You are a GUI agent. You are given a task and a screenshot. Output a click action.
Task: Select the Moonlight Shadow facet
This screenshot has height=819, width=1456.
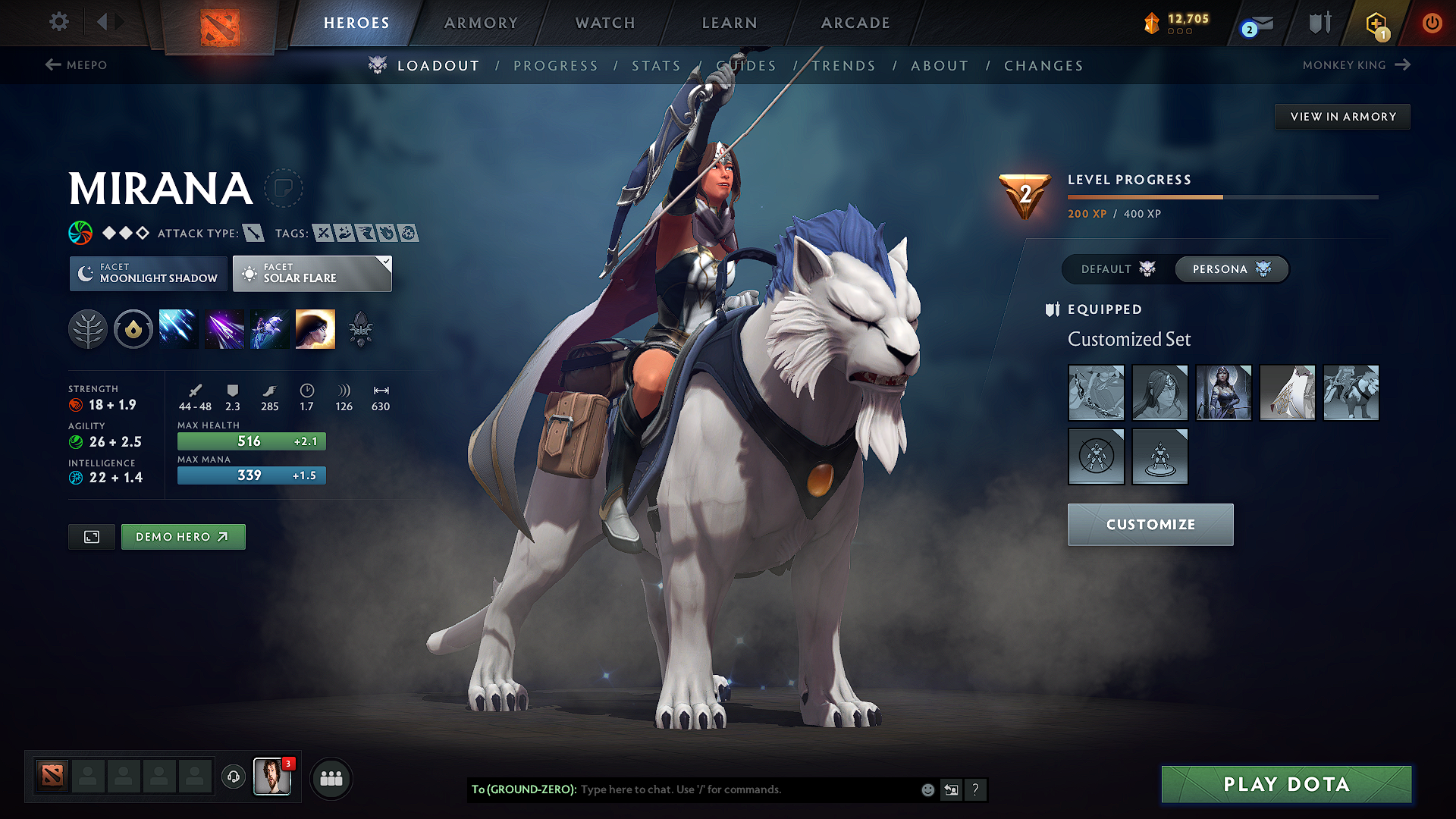148,273
